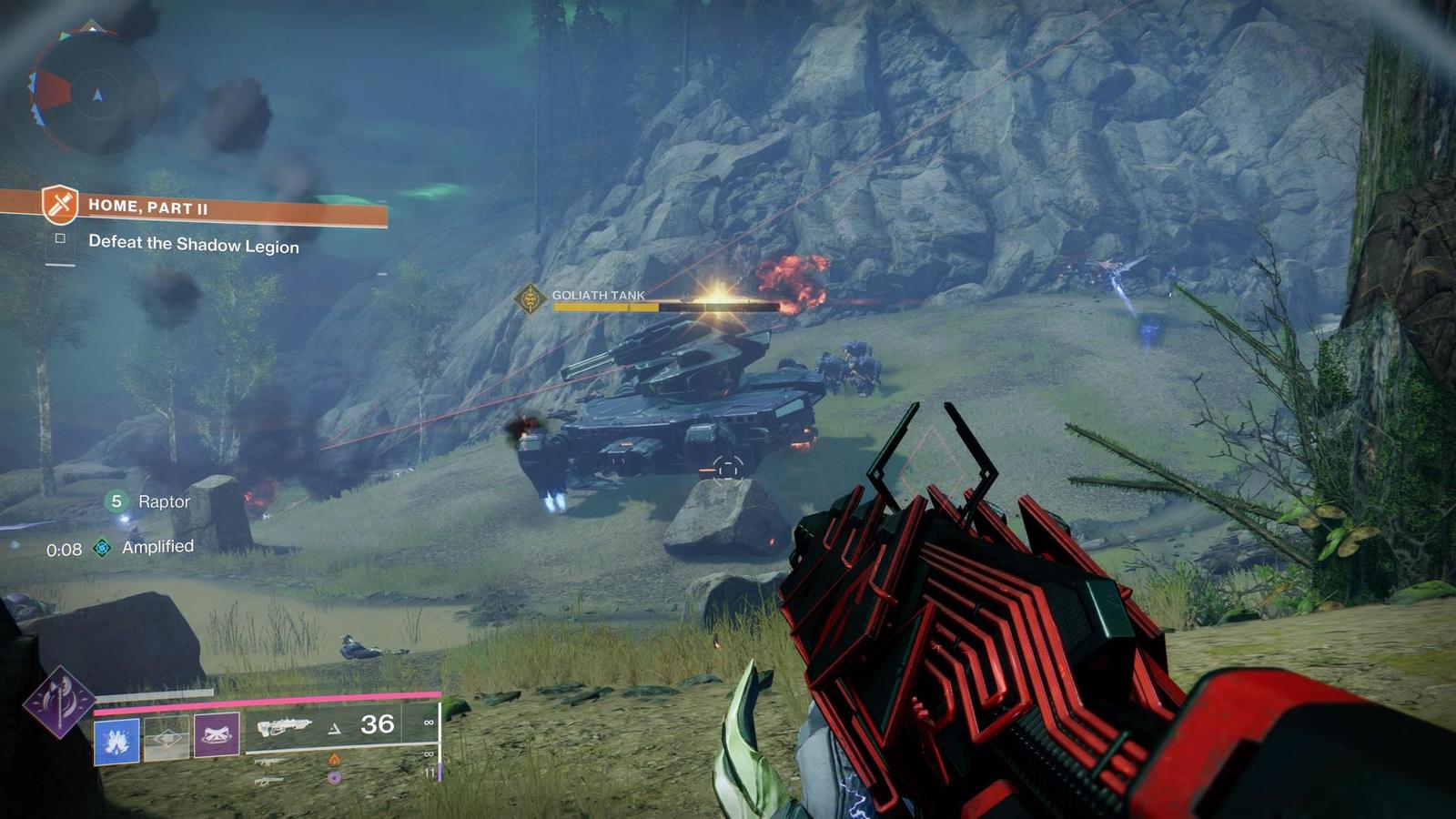Image resolution: width=1456 pixels, height=819 pixels.
Task: Click the Raptor stack counter badge
Action: click(116, 501)
